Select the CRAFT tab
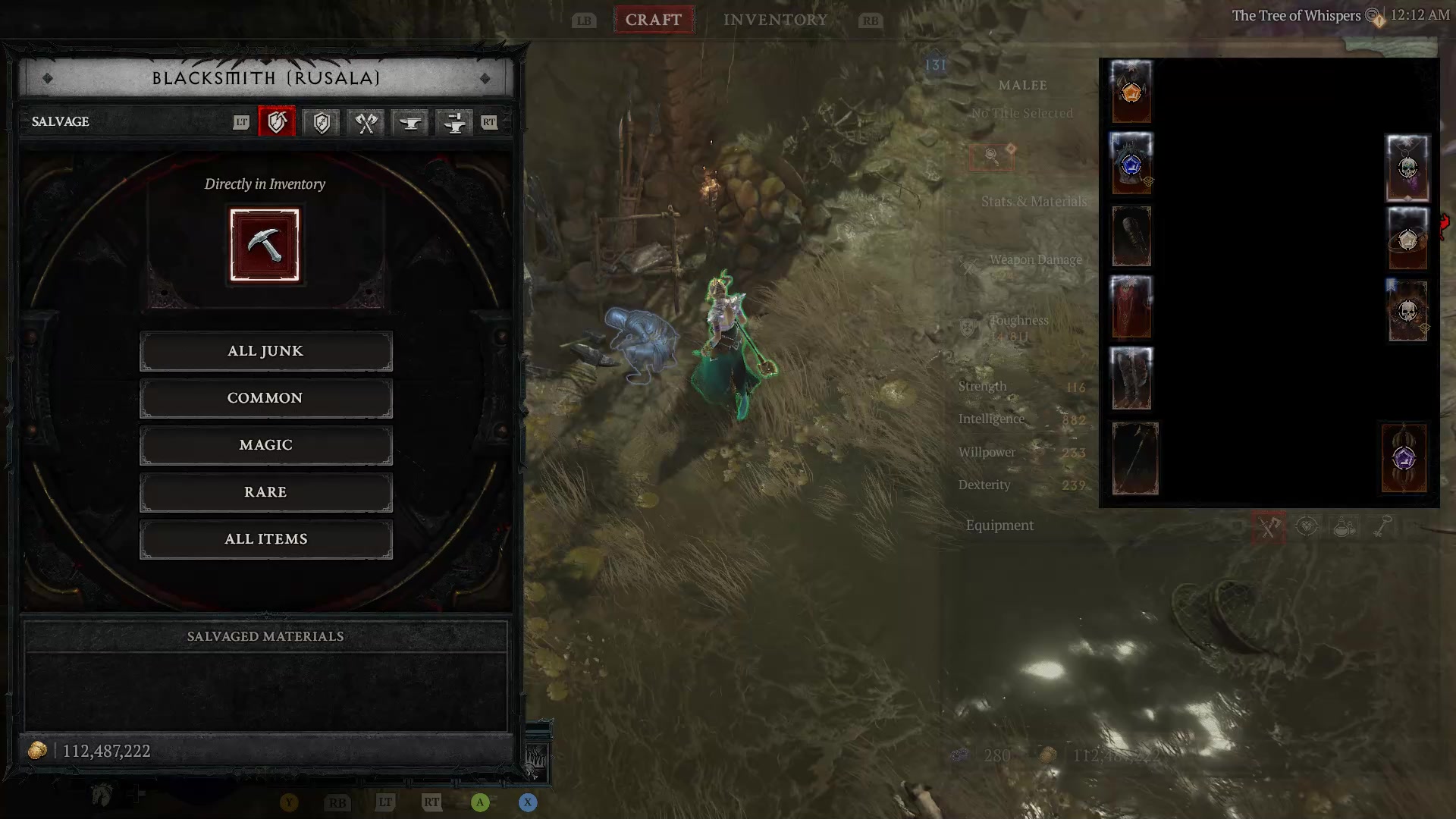Viewport: 1456px width, 819px height. [x=653, y=20]
